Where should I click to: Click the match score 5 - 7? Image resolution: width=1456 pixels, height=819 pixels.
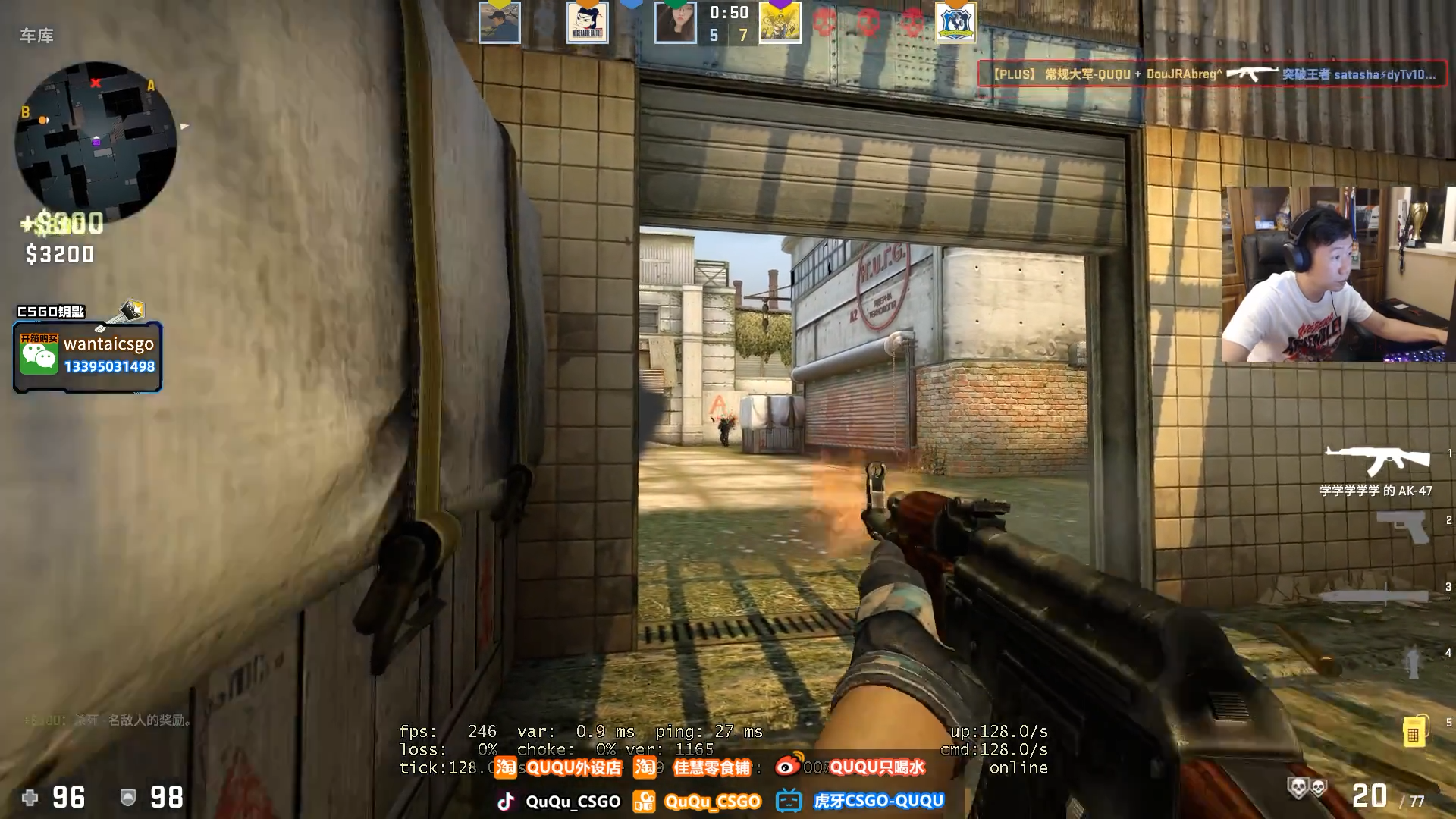pos(728,35)
